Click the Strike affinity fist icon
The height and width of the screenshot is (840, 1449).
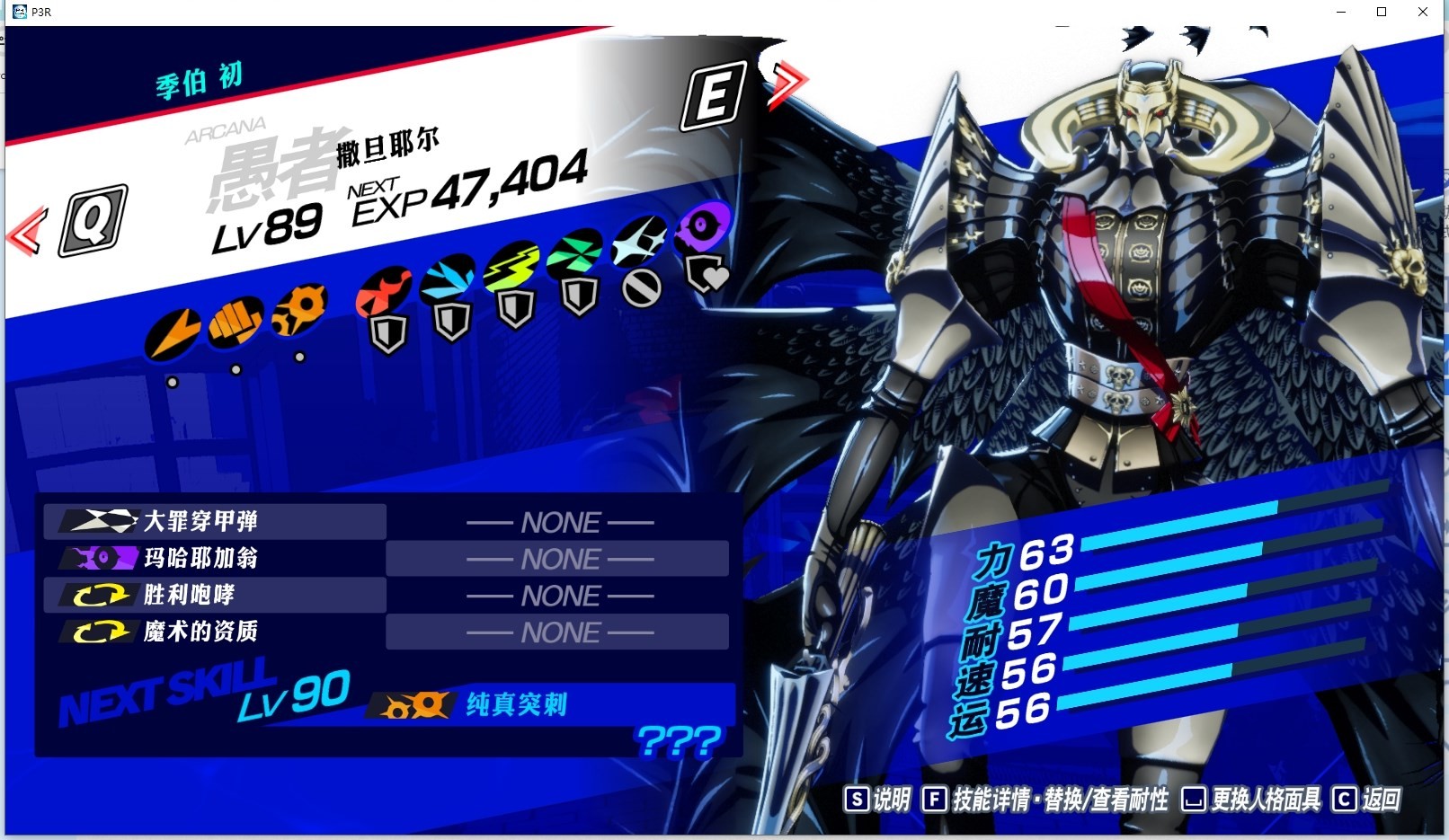point(236,321)
